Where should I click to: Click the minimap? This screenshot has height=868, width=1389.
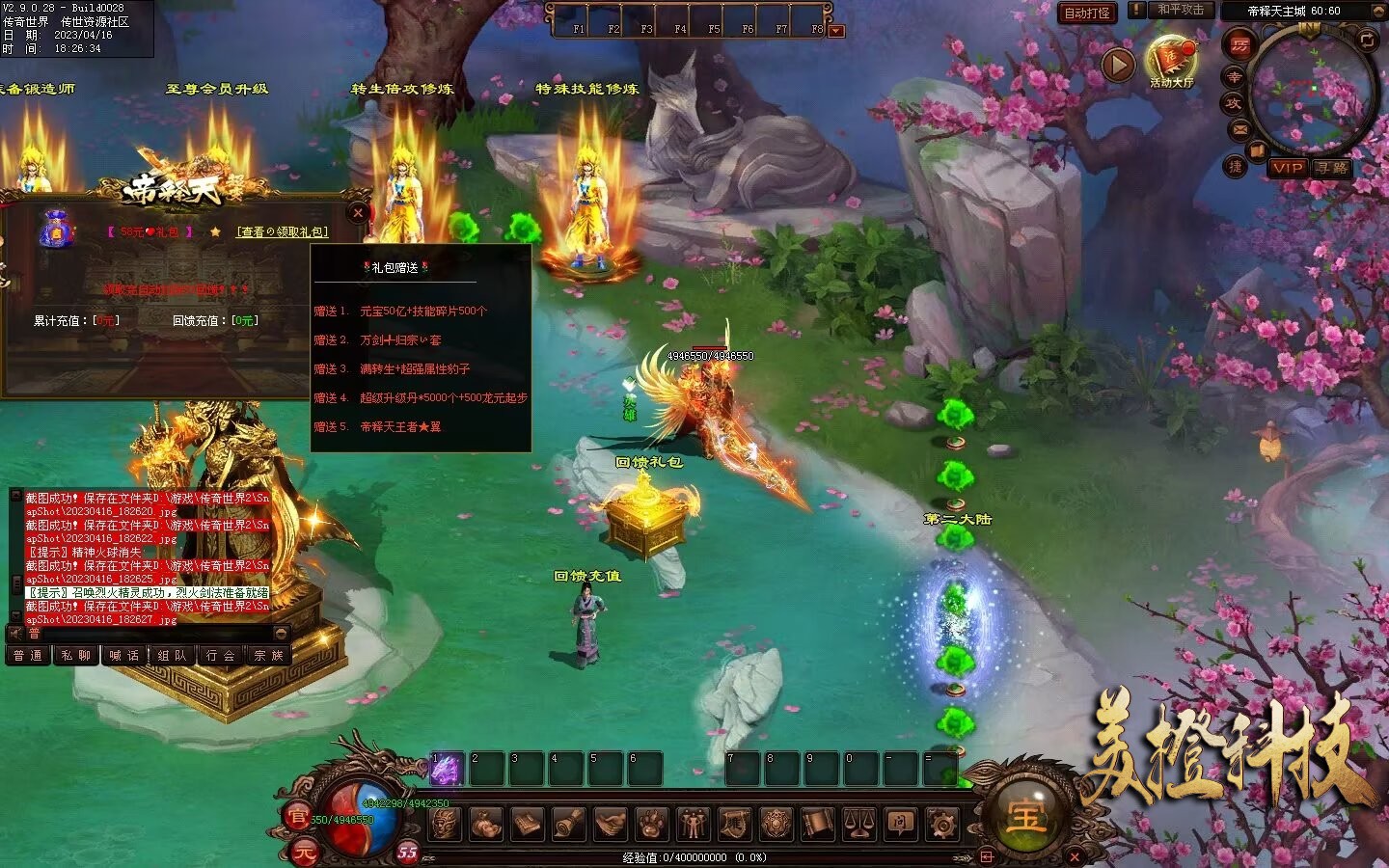click(1312, 92)
